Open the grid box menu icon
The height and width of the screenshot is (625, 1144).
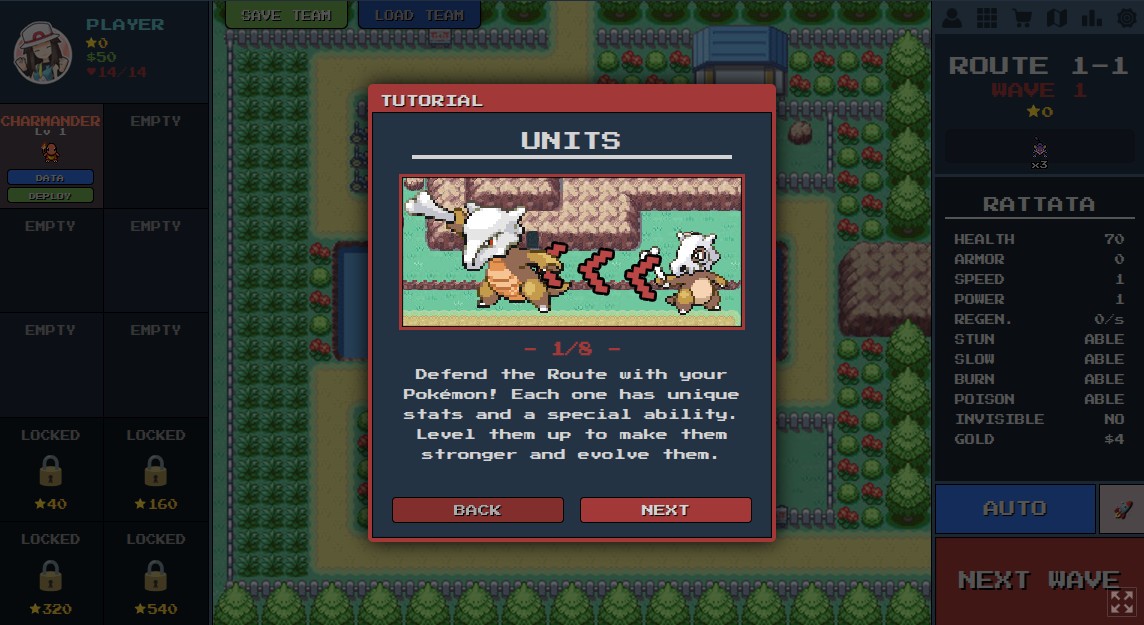pyautogui.click(x=987, y=18)
